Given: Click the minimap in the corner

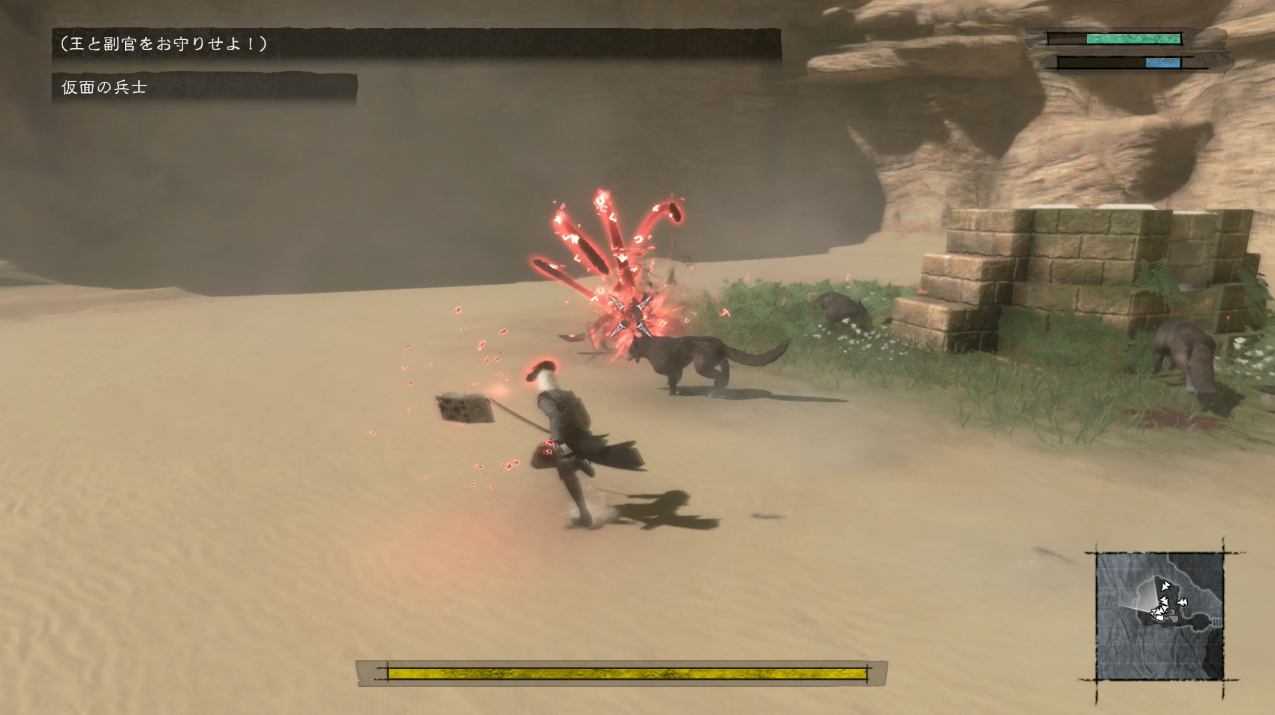Looking at the screenshot, I should [x=1159, y=616].
